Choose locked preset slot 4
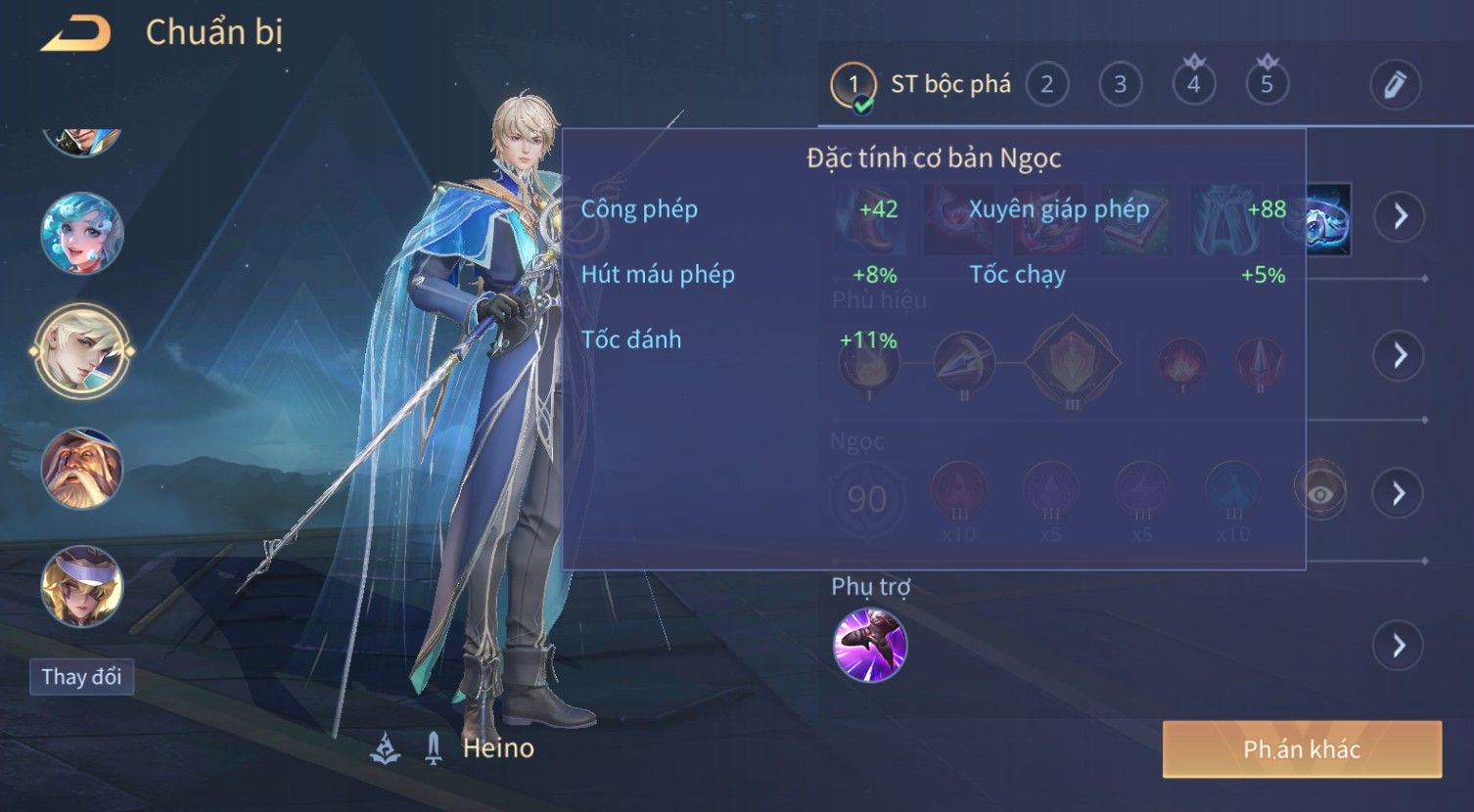 [x=1193, y=85]
